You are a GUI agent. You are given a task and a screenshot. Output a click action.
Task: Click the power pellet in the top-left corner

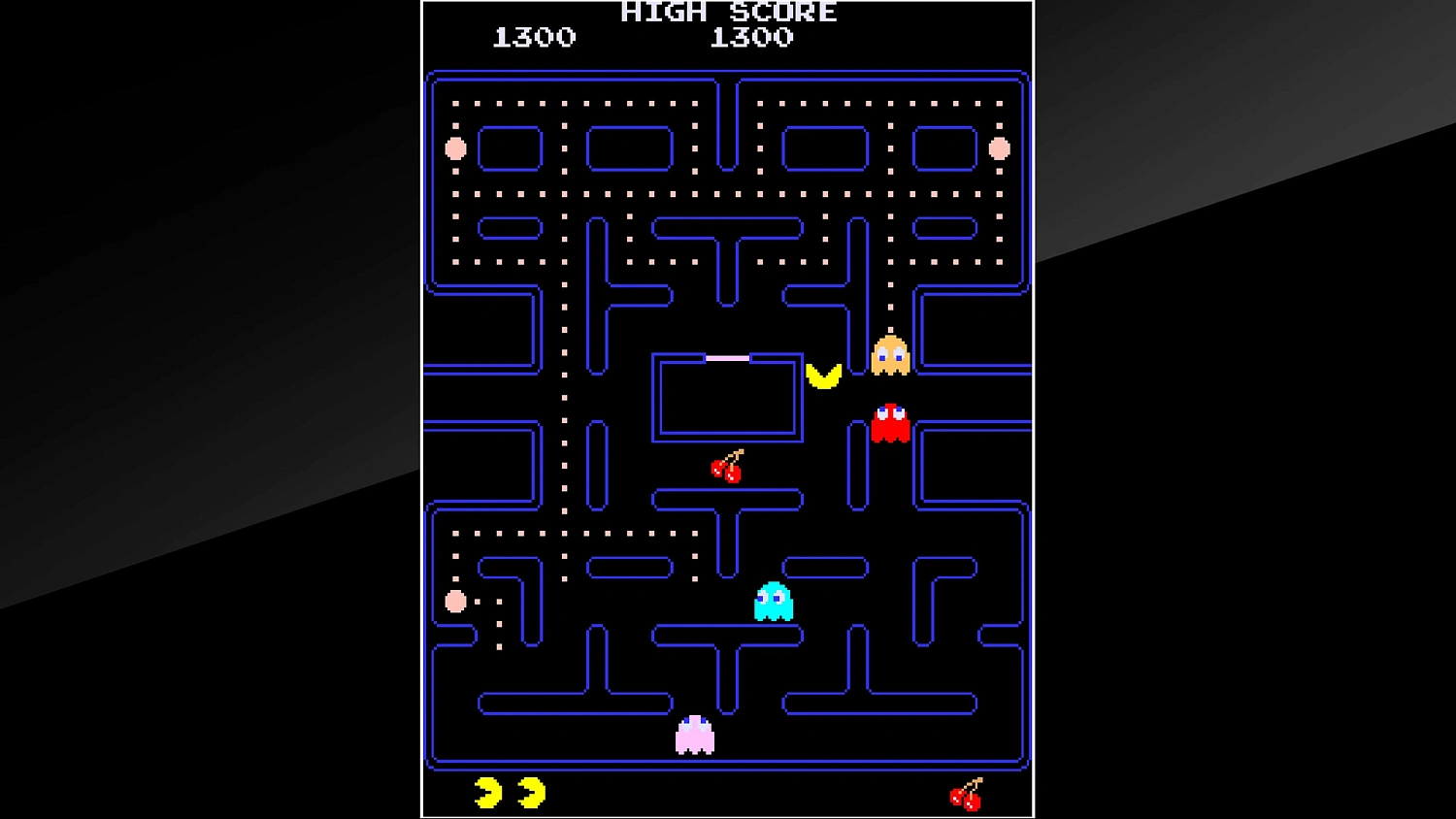[x=455, y=148]
